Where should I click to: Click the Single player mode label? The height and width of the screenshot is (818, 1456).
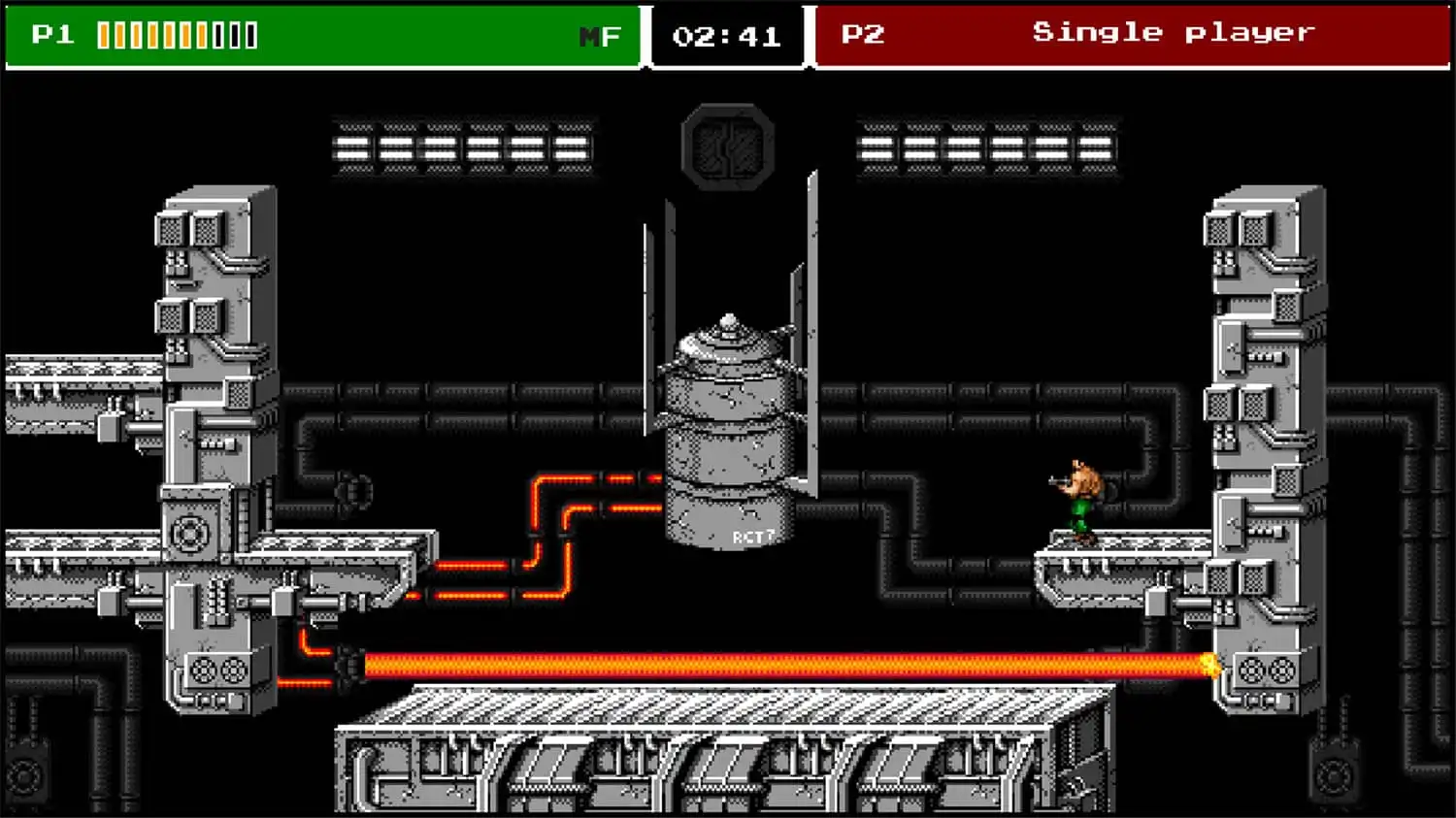(1171, 31)
